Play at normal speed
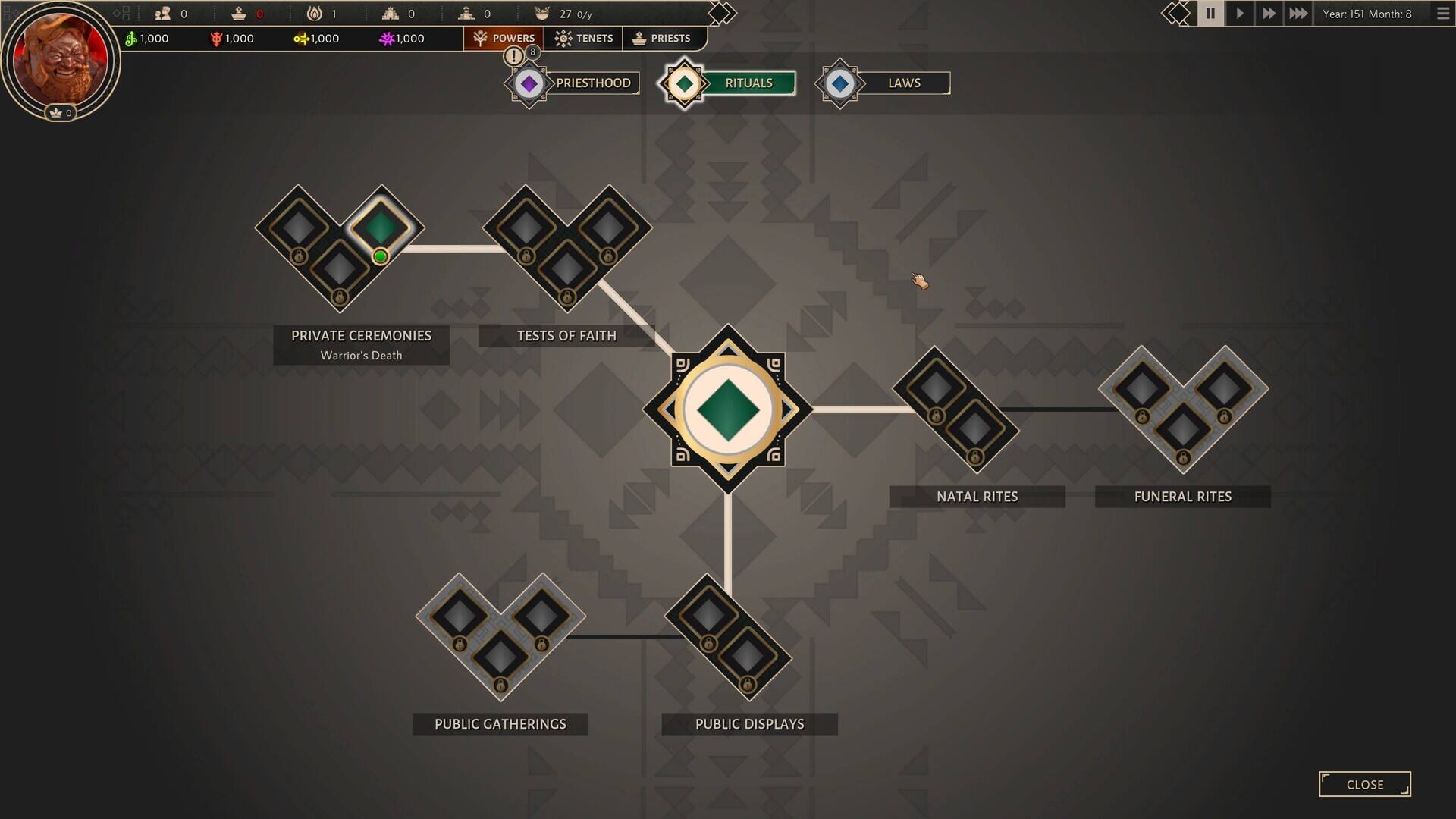This screenshot has width=1456, height=819. (x=1239, y=14)
